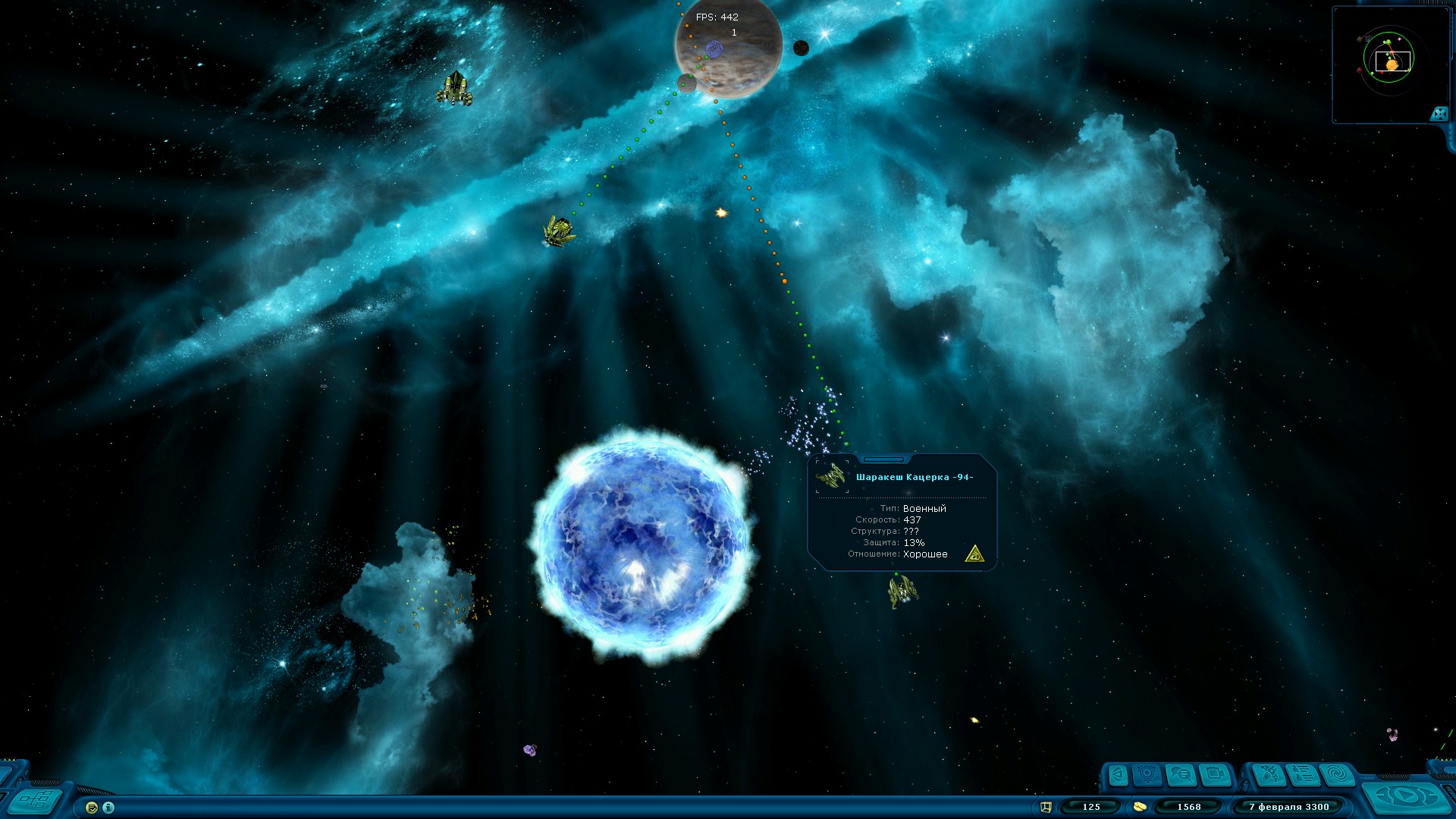Open the yellow quest journal icon
This screenshot has height=819, width=1456.
click(x=91, y=808)
